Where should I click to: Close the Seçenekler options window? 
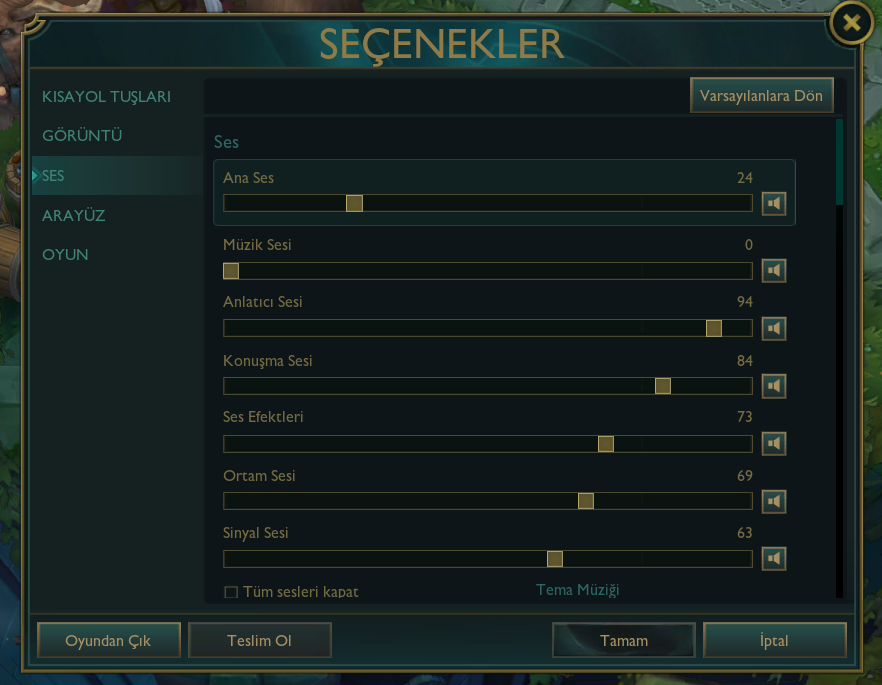click(x=851, y=24)
